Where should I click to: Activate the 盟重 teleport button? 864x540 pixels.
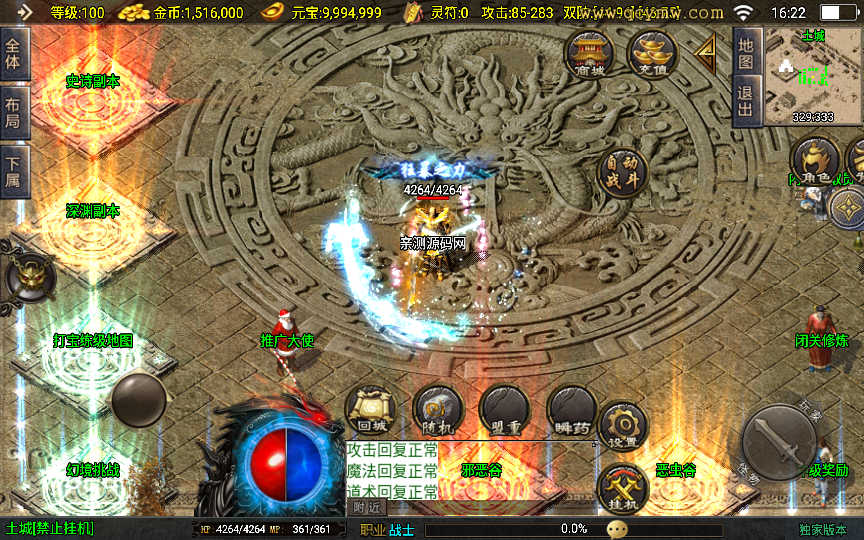click(504, 409)
